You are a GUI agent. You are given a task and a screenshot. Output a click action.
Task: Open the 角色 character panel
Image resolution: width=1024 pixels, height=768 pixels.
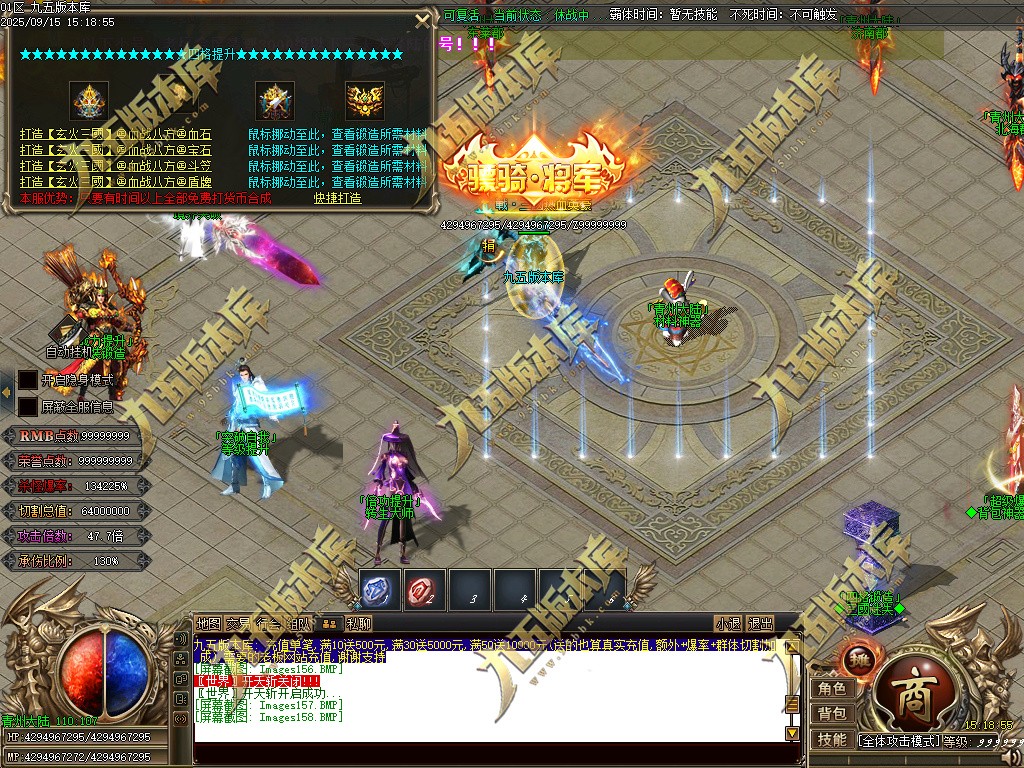coord(832,689)
